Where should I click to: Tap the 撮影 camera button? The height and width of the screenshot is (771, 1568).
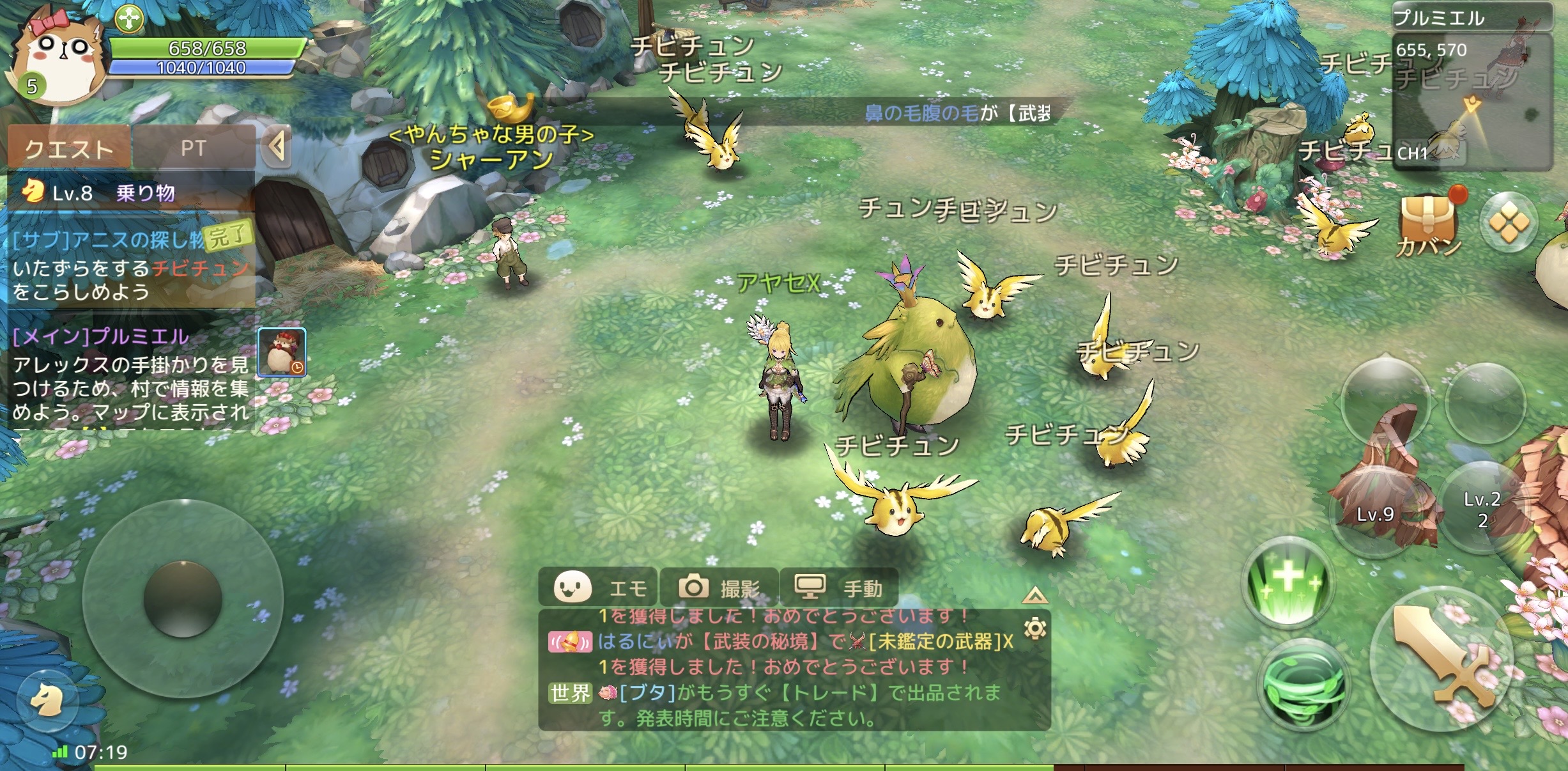tap(719, 587)
